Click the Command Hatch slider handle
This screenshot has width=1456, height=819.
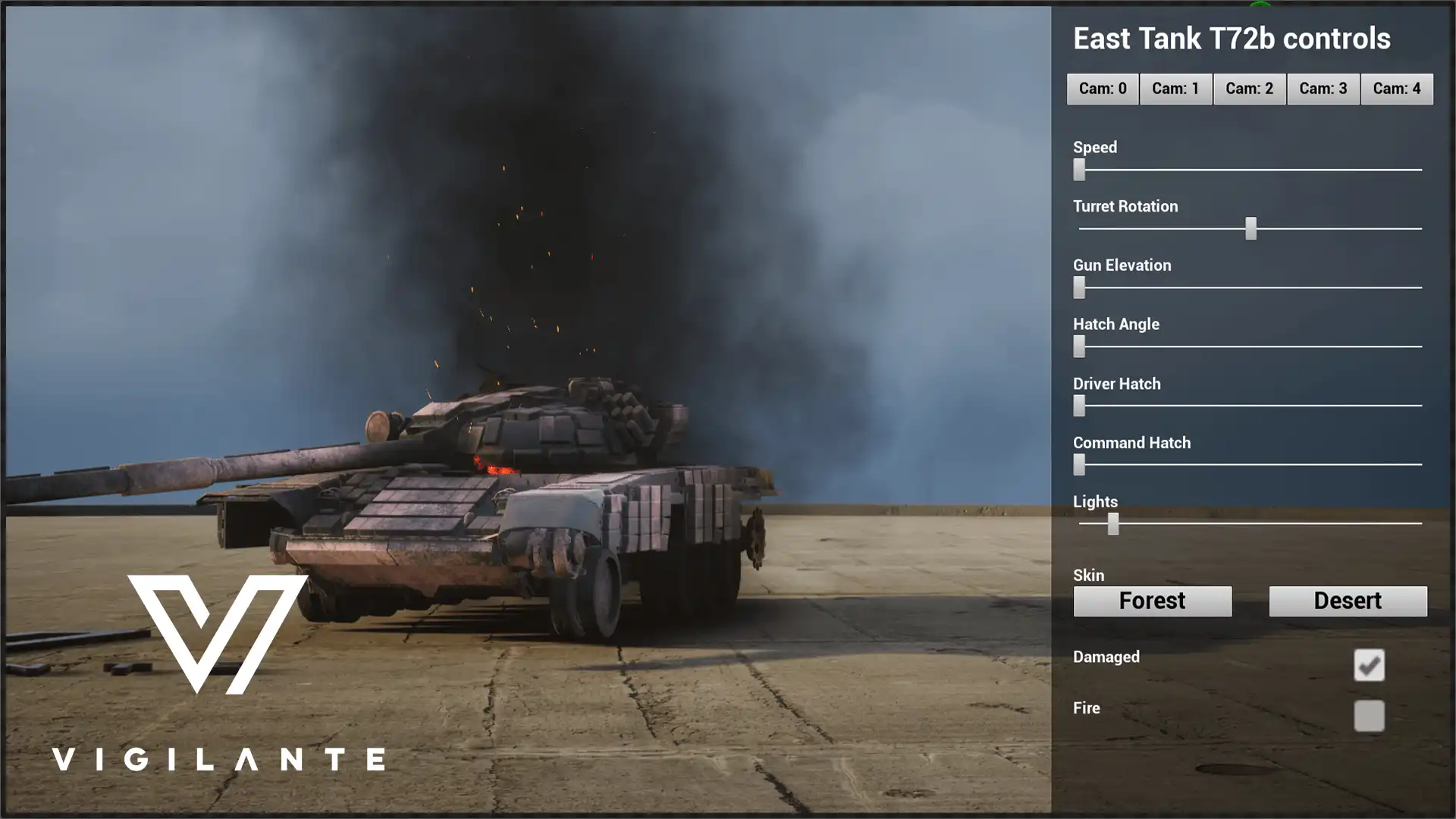pos(1079,464)
